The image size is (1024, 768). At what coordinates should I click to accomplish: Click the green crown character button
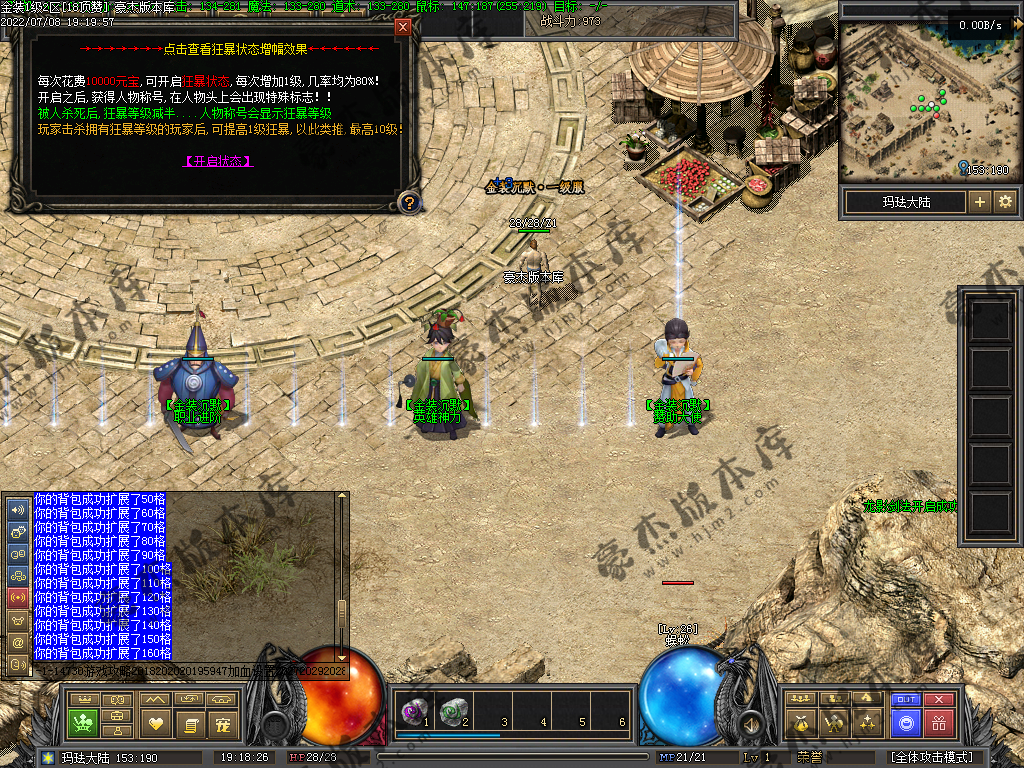82,721
